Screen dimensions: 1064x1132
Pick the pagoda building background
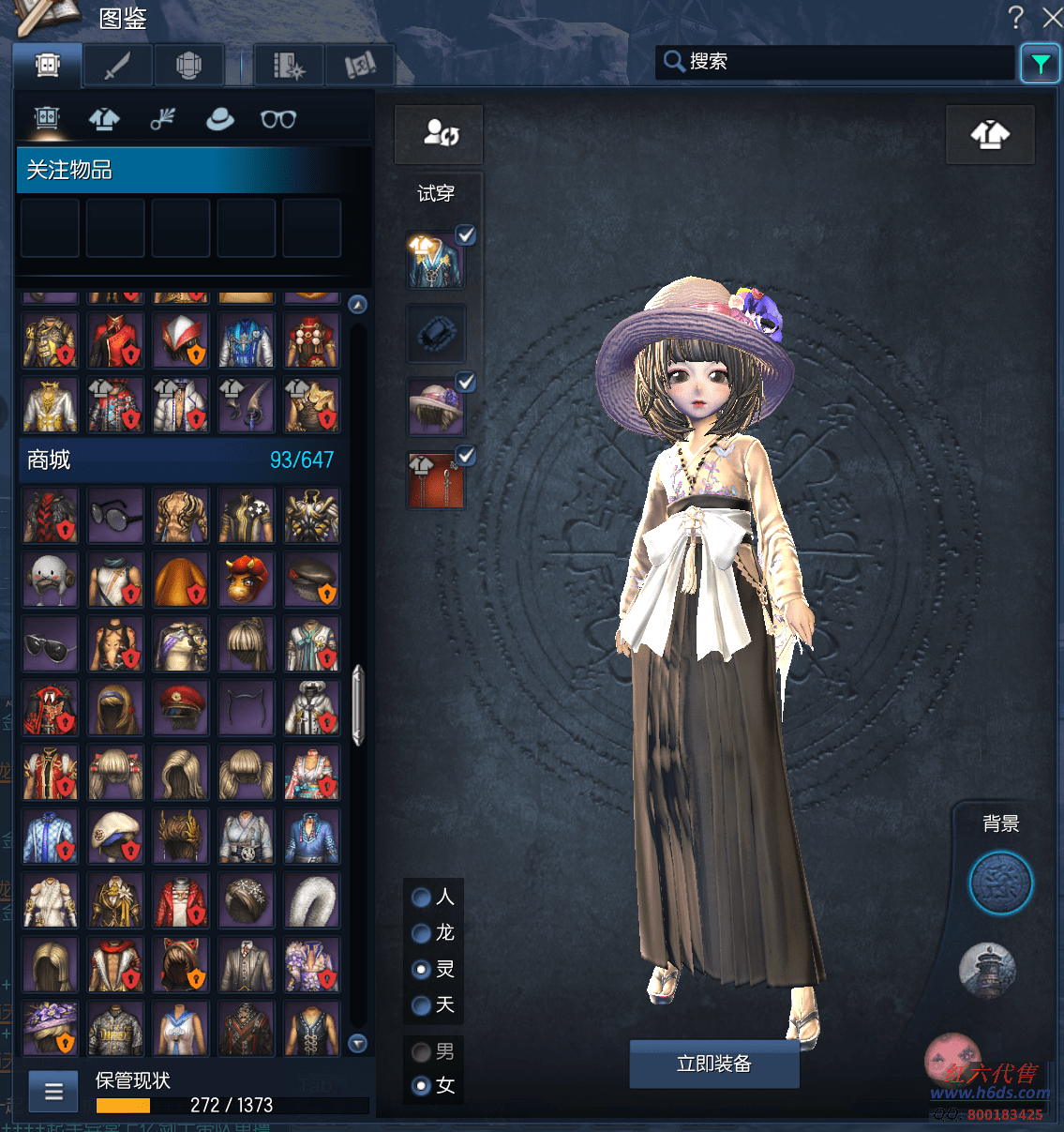point(987,970)
